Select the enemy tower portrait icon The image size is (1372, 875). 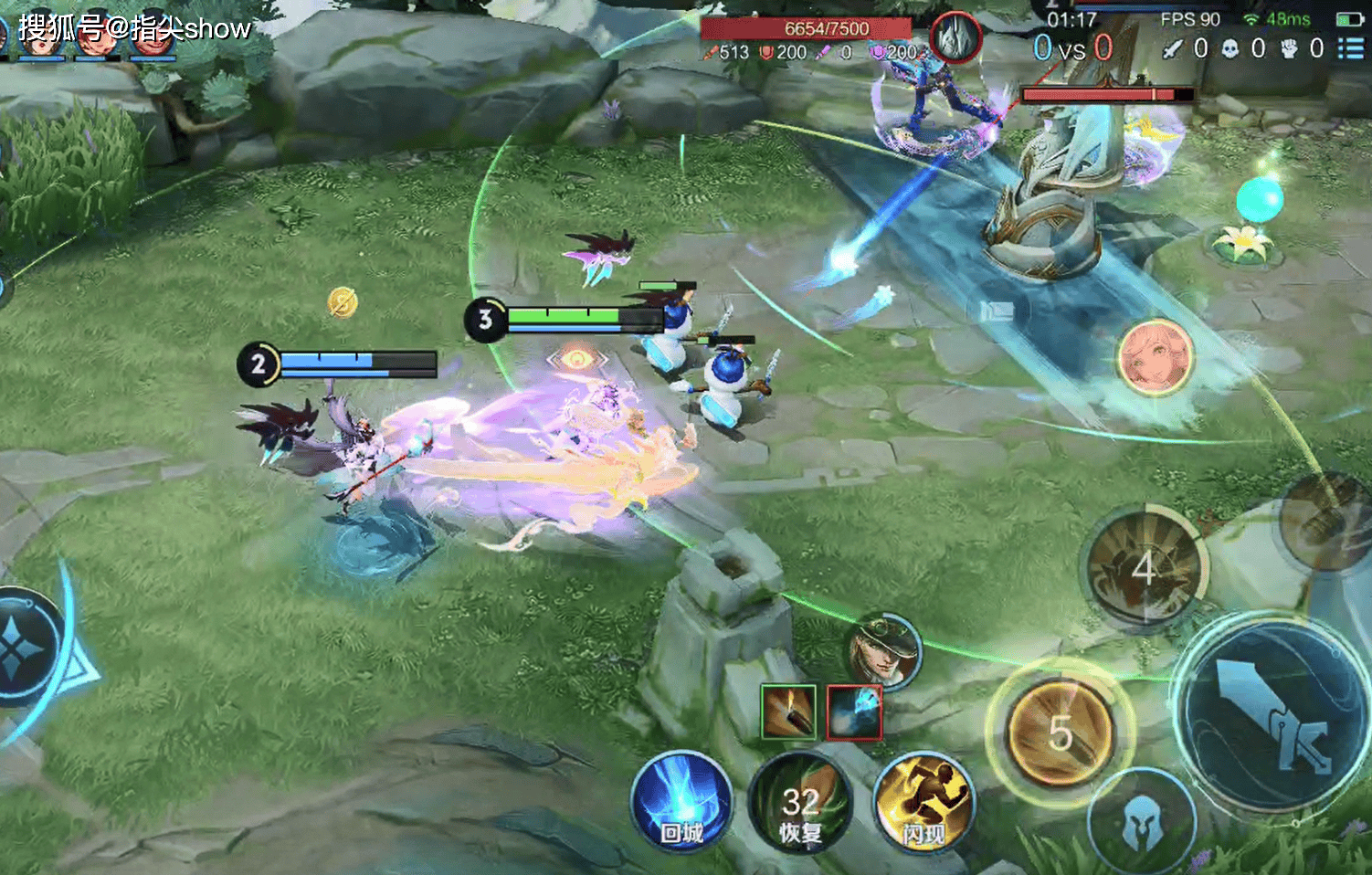[x=955, y=38]
